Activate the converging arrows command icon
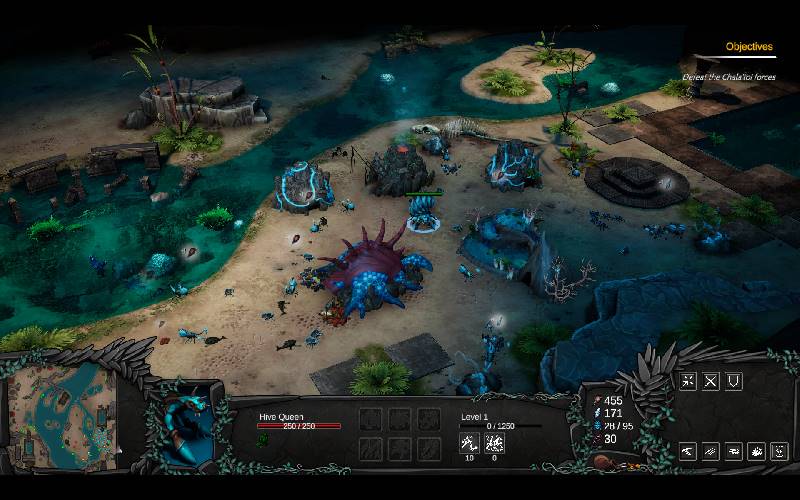 pyautogui.click(x=688, y=381)
